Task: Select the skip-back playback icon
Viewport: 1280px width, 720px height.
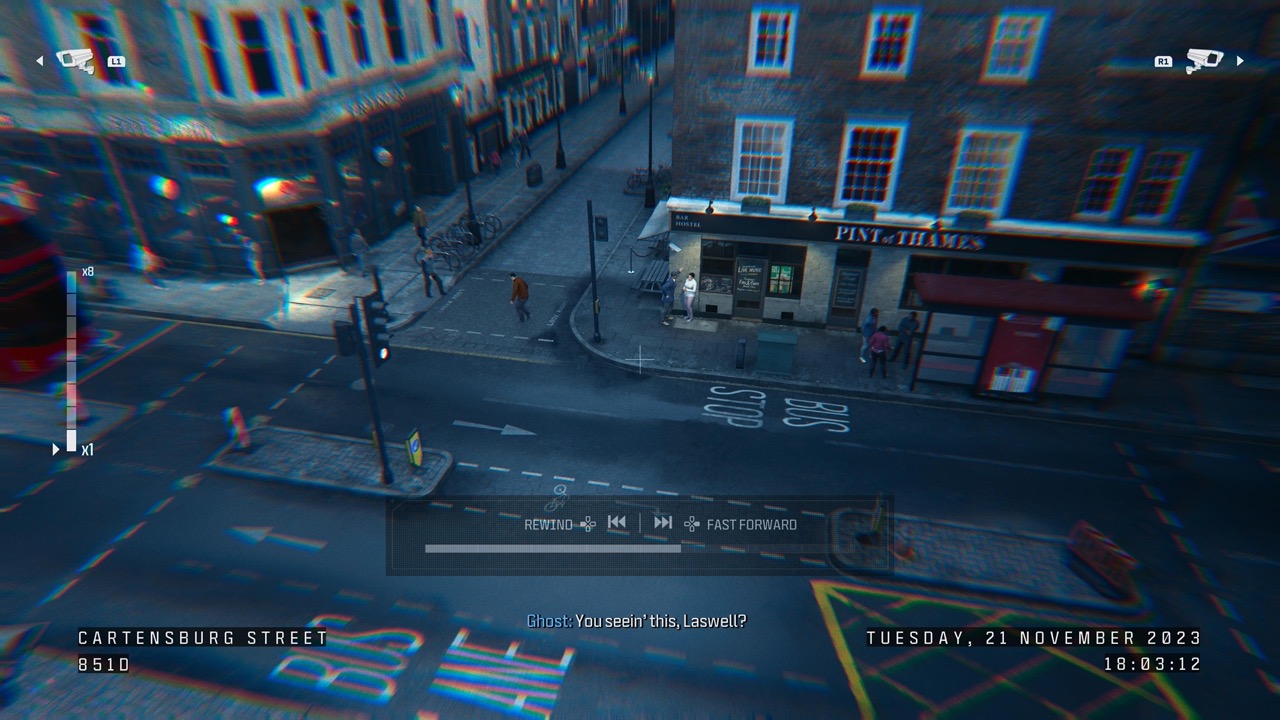Action: (616, 522)
